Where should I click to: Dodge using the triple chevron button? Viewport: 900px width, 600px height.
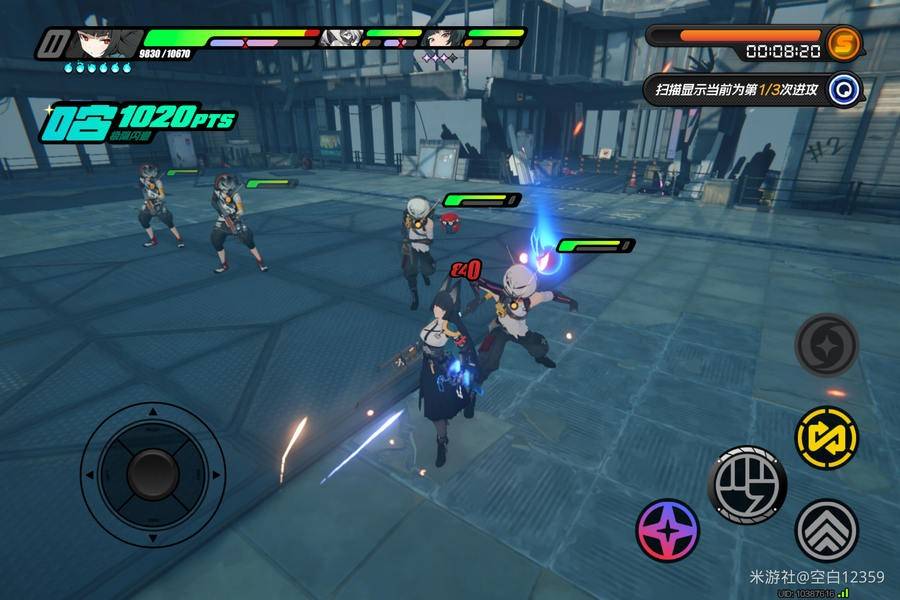827,529
